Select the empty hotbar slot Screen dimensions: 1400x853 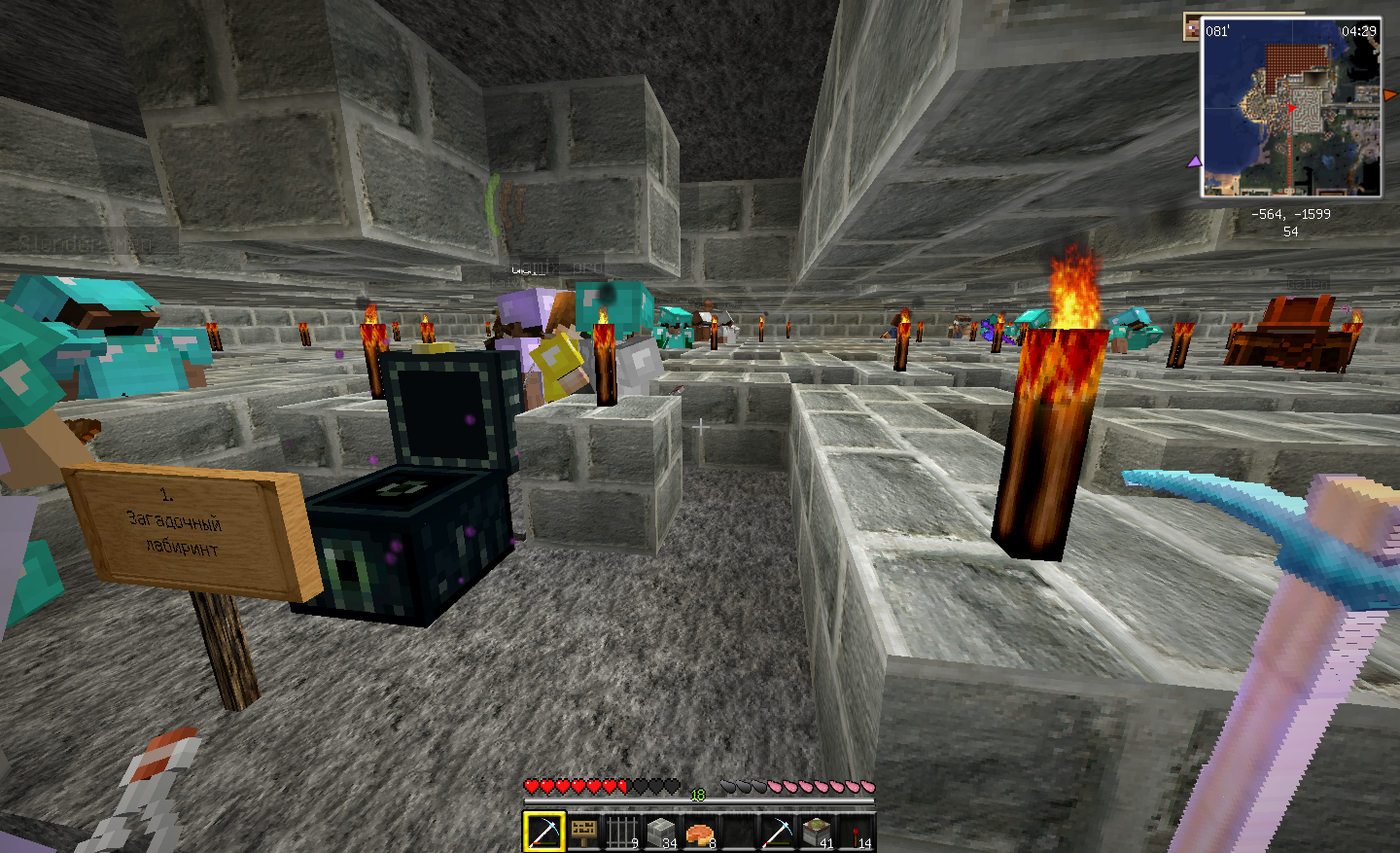click(739, 832)
